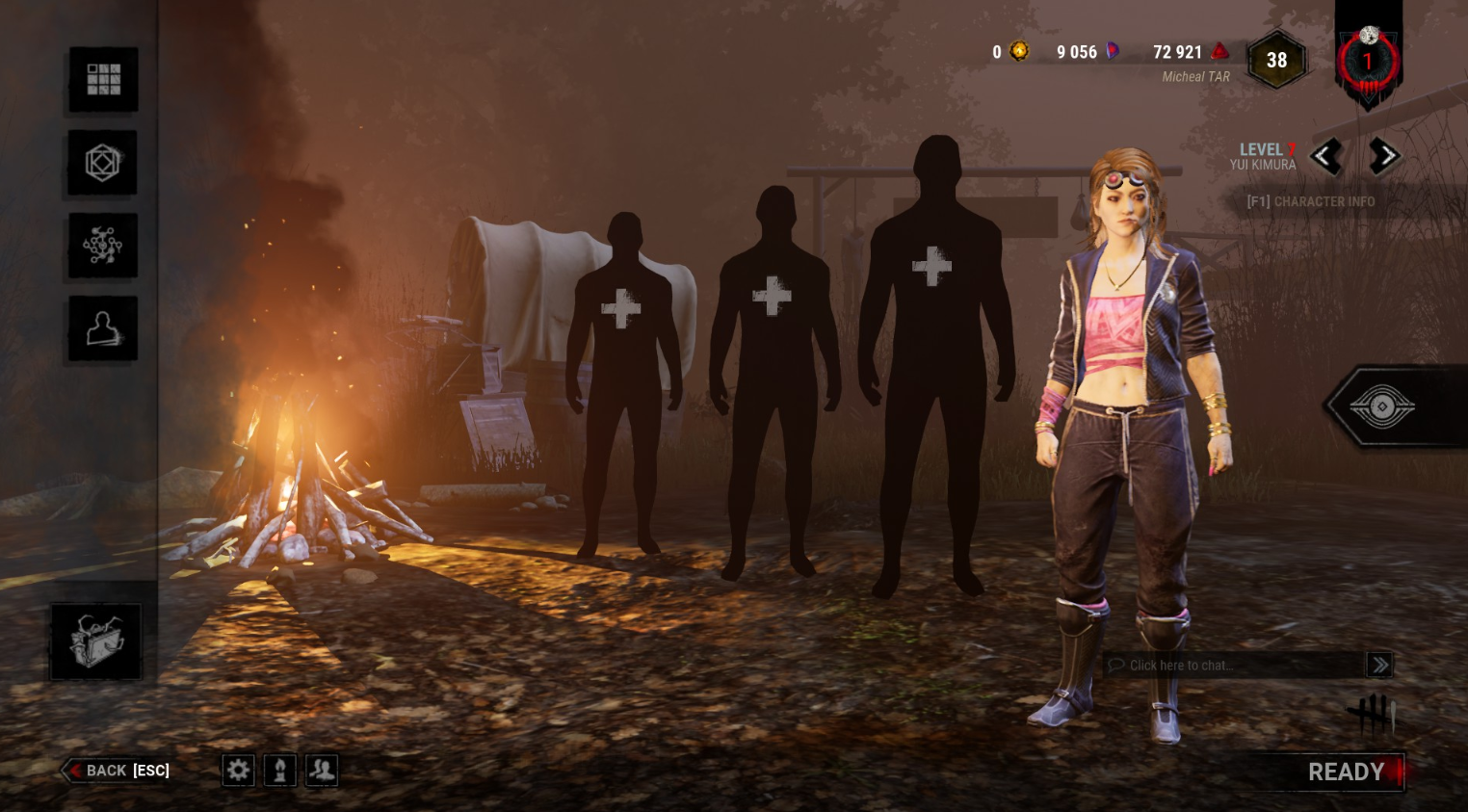Select the hexagonal Bloodweb icon

(x=102, y=162)
